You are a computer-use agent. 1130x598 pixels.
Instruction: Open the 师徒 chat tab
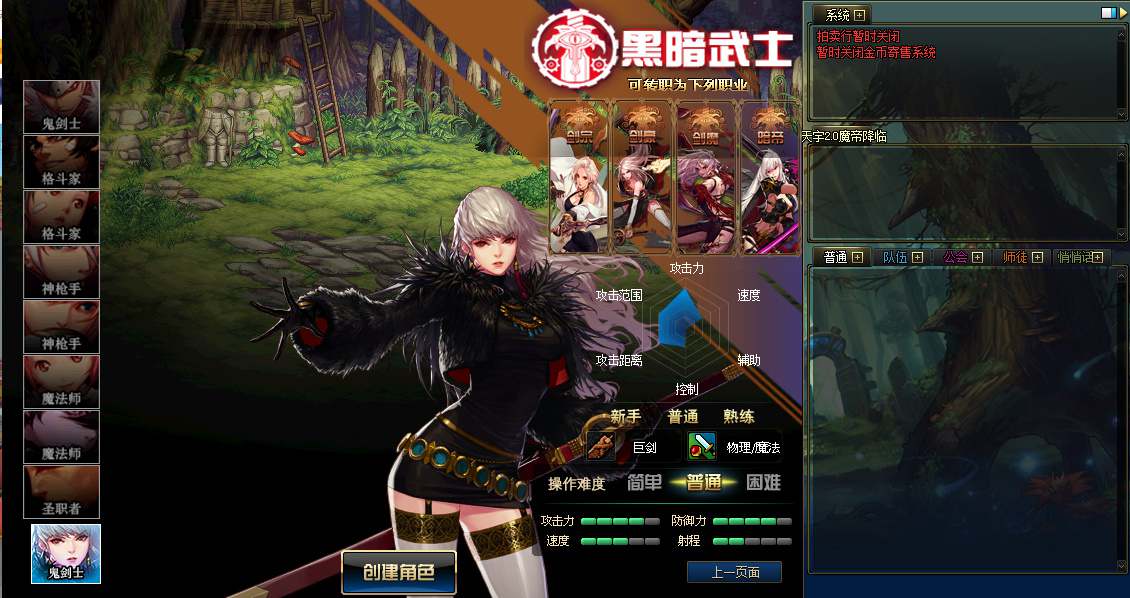(x=1015, y=257)
